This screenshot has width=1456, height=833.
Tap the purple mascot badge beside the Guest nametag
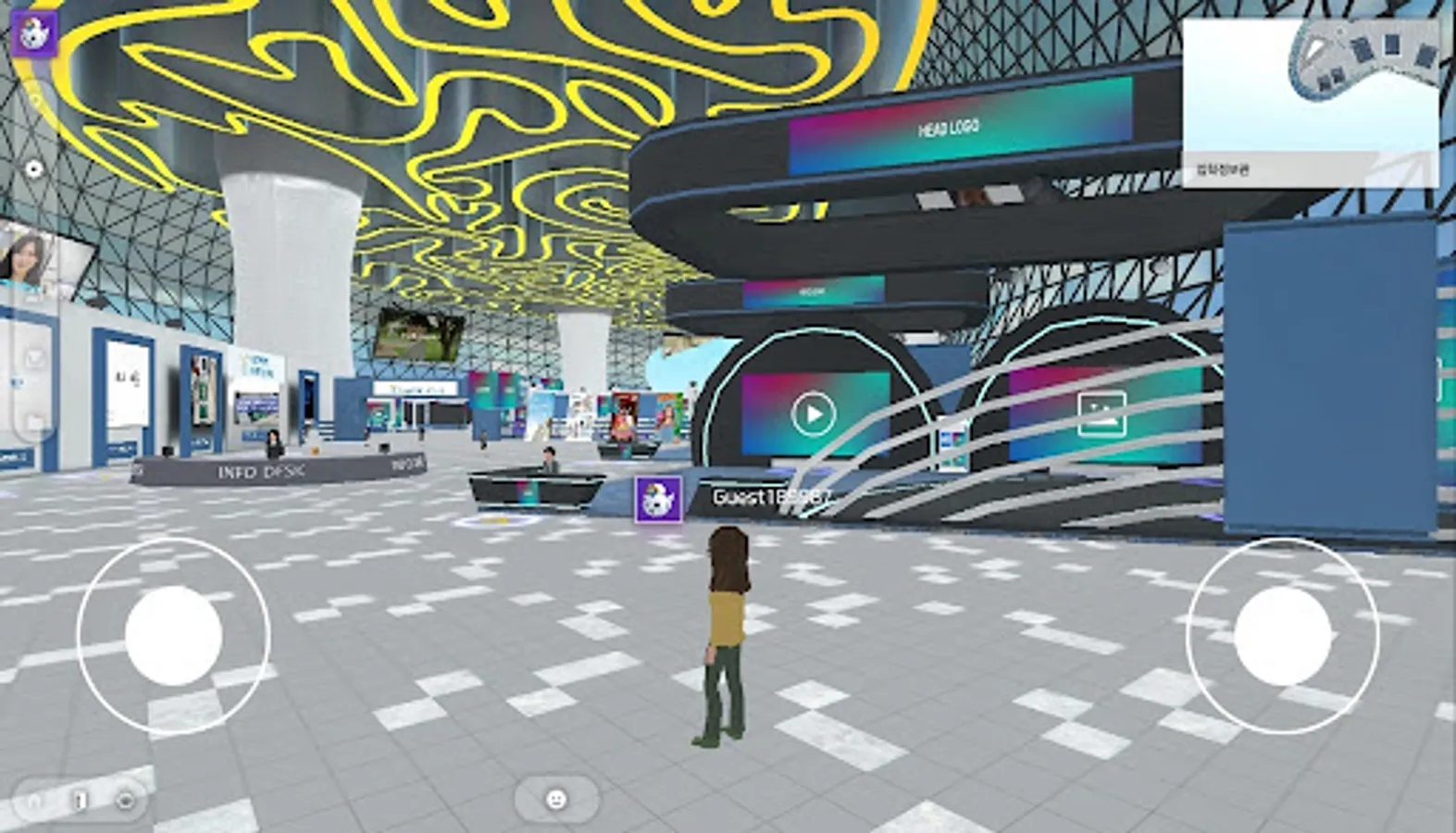pyautogui.click(x=657, y=497)
